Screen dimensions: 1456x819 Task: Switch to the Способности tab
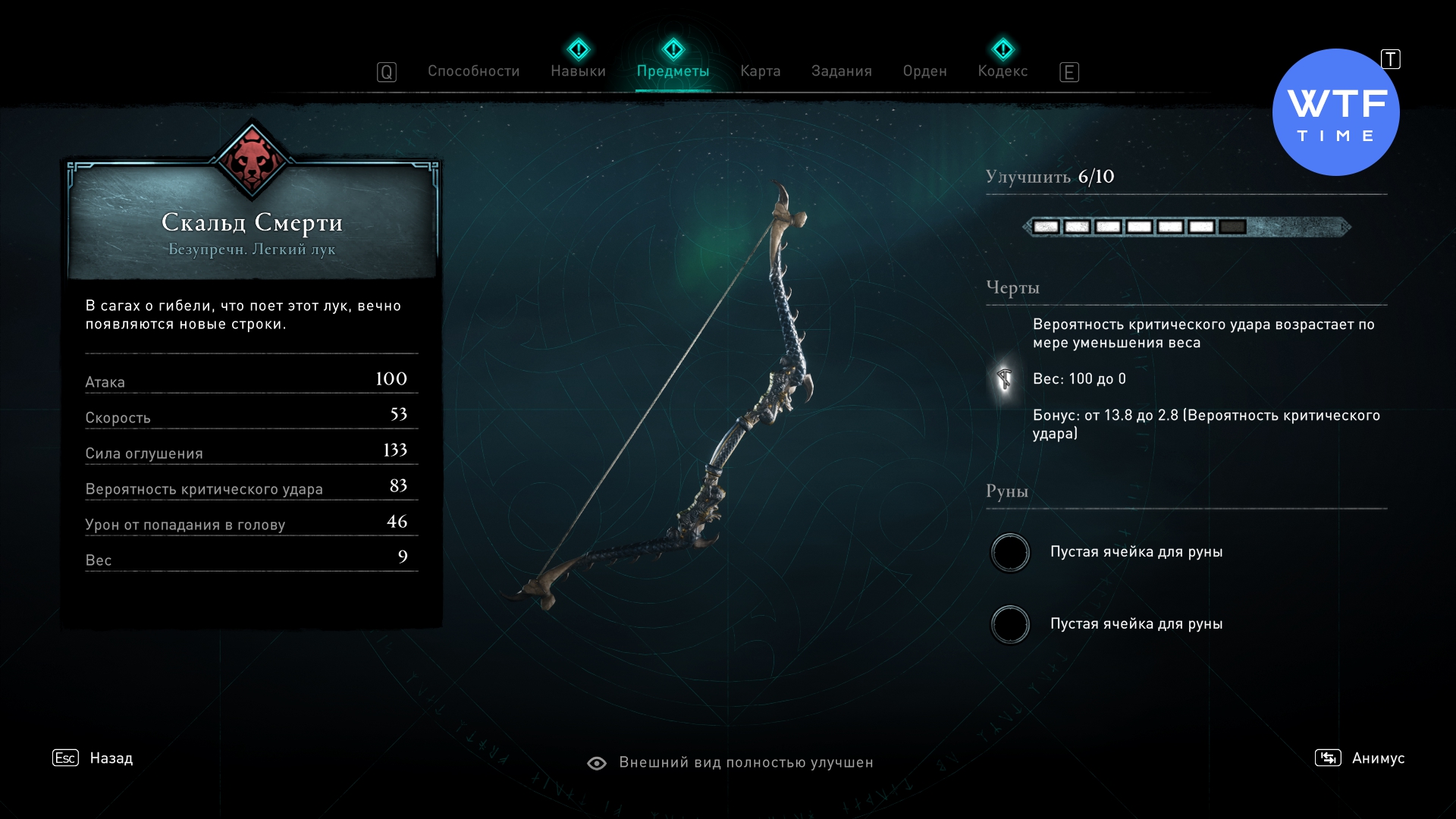tap(473, 71)
